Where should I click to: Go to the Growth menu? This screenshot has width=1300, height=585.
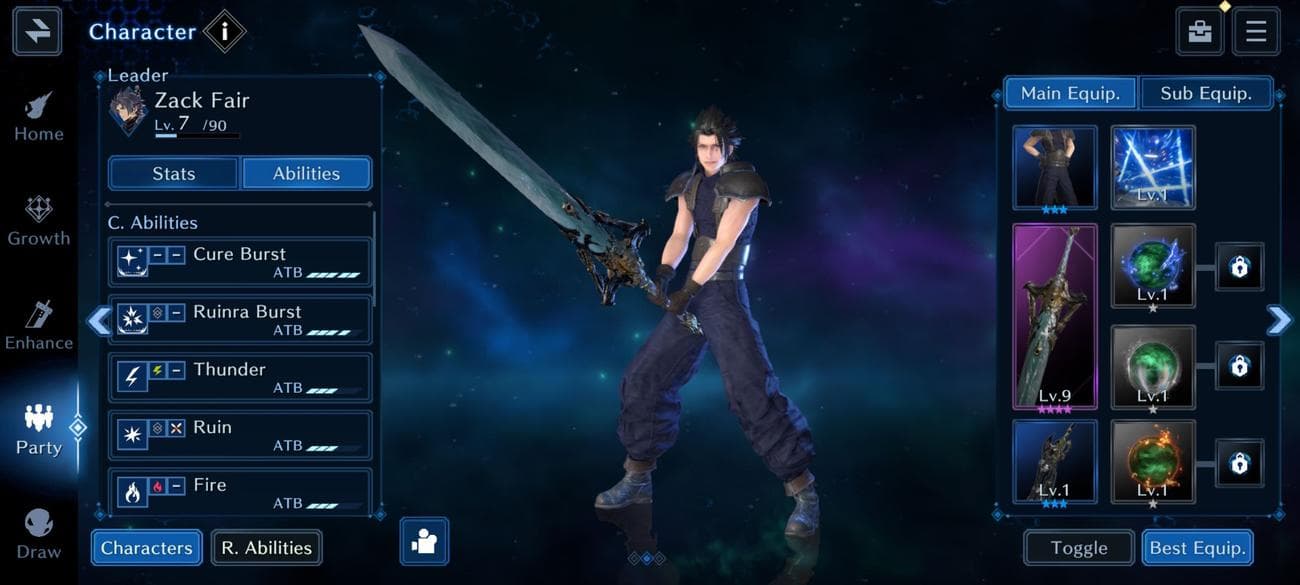point(39,222)
